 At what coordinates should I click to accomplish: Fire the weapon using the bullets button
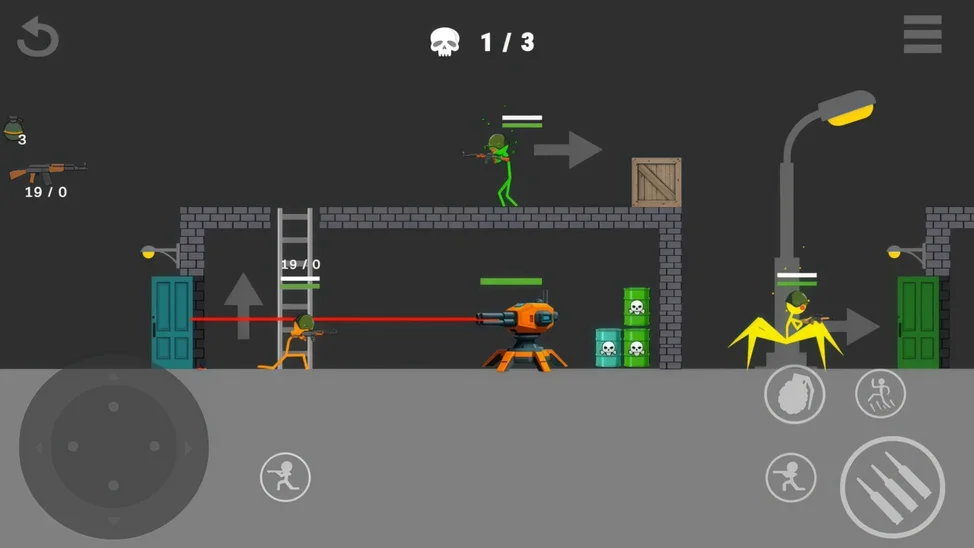[x=892, y=487]
